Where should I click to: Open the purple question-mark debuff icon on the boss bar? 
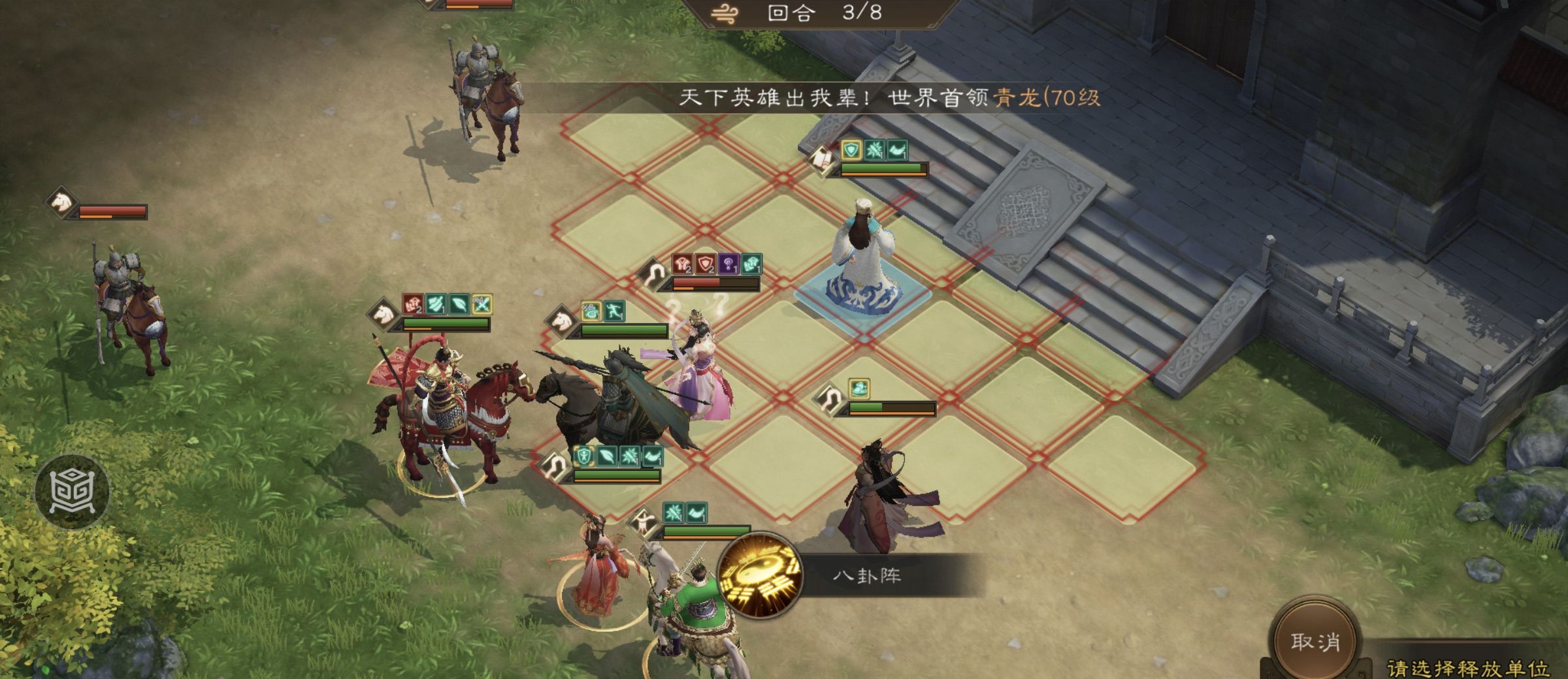[x=728, y=264]
